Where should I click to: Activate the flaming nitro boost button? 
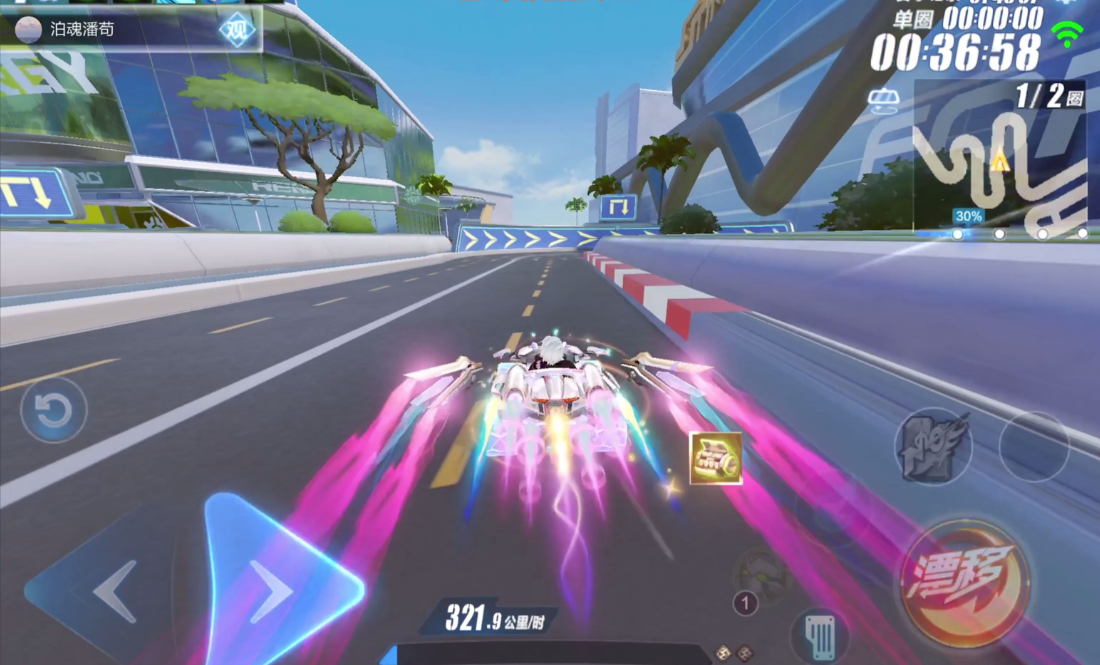pyautogui.click(x=933, y=445)
